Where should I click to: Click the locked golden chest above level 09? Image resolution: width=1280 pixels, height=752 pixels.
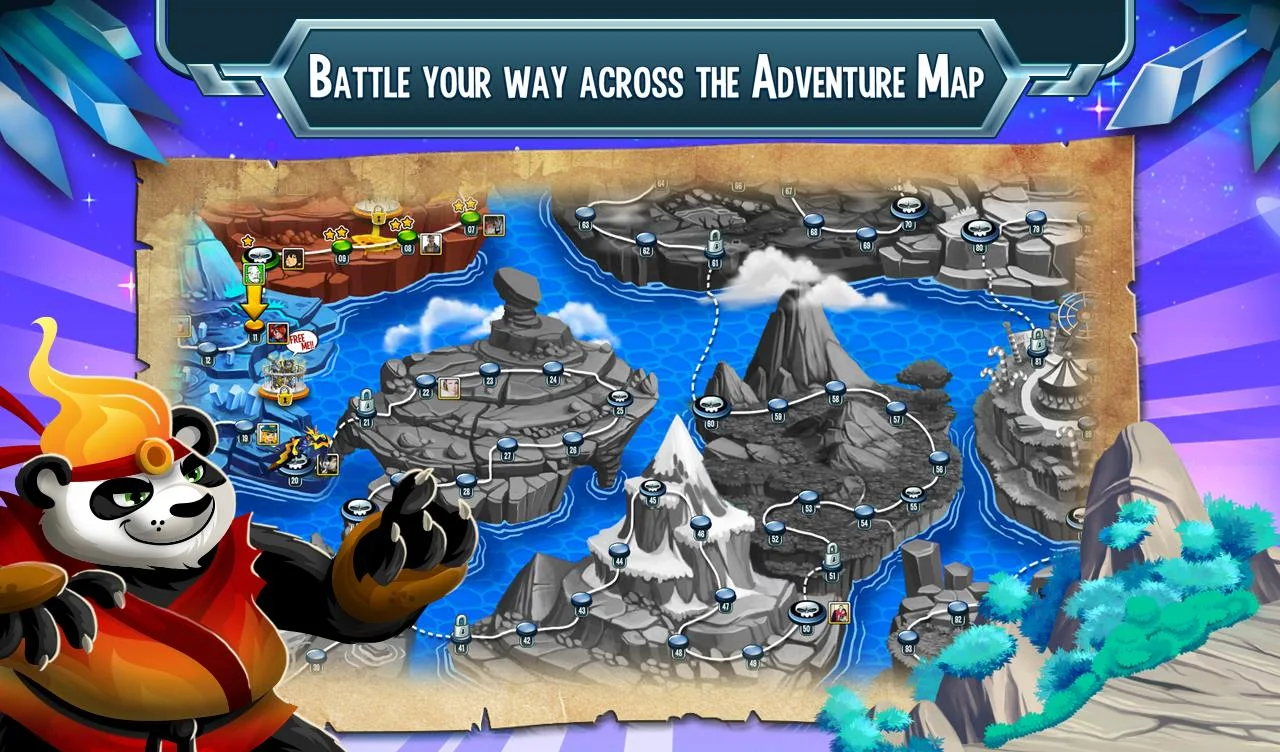pos(377,212)
